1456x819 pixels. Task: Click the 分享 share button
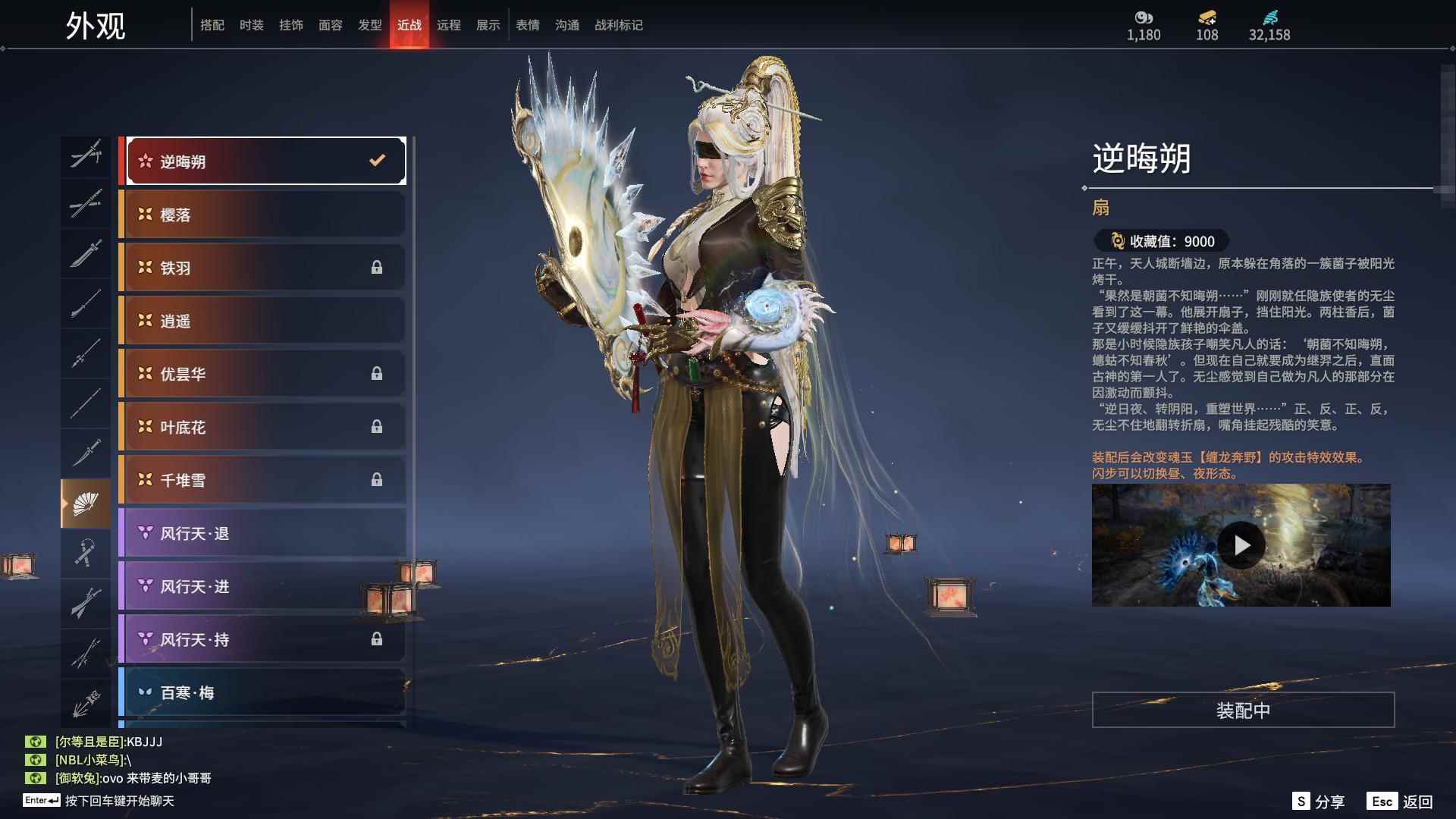pyautogui.click(x=1319, y=802)
